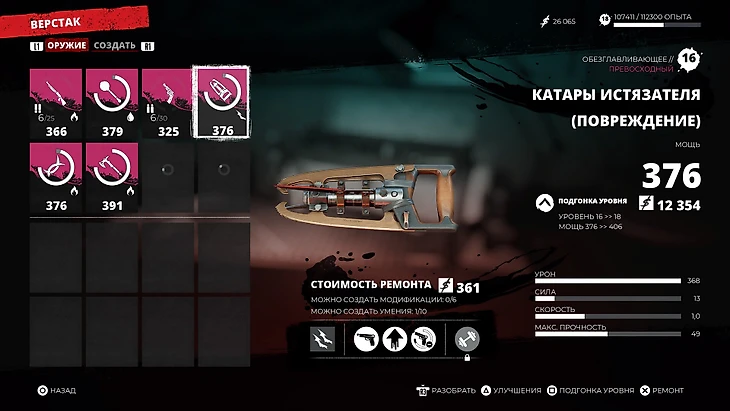Viewport: 730px width, 411px height.
Task: Select the highlighted katar slot rated 376
Action: click(222, 102)
